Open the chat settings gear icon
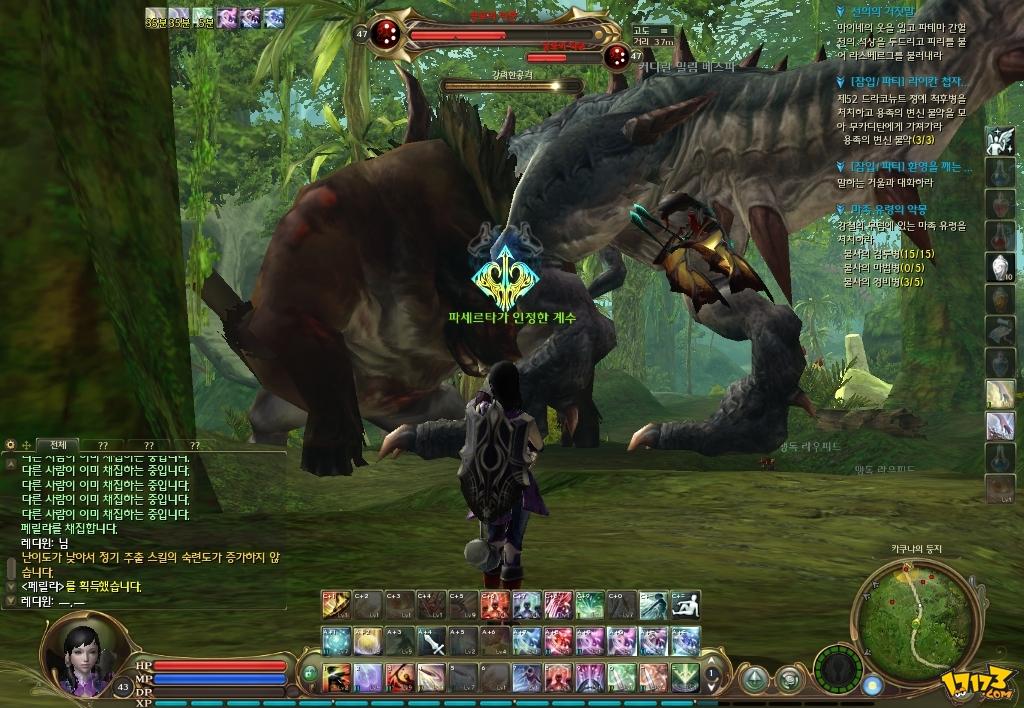 (x=10, y=445)
